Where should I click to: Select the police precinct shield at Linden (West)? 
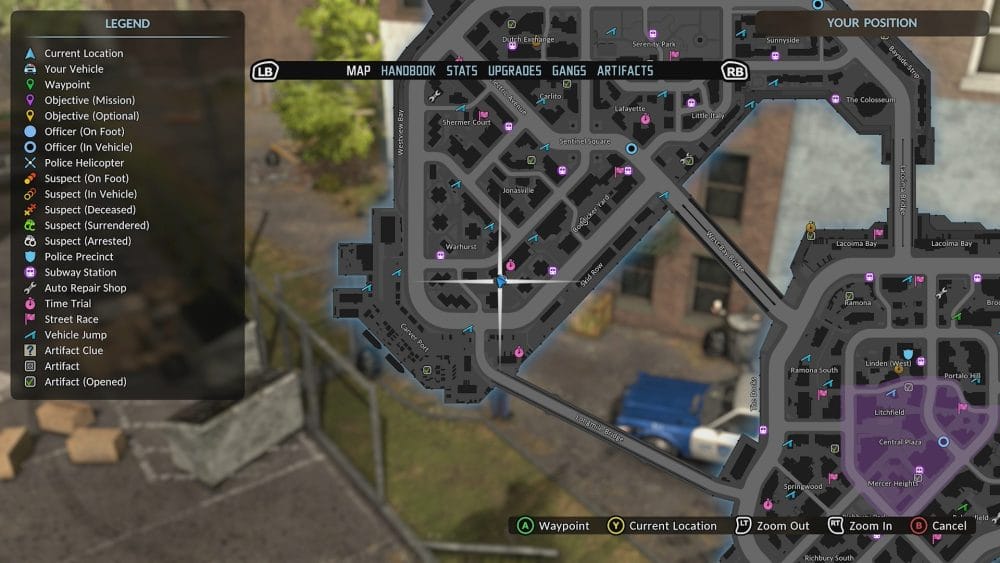907,354
